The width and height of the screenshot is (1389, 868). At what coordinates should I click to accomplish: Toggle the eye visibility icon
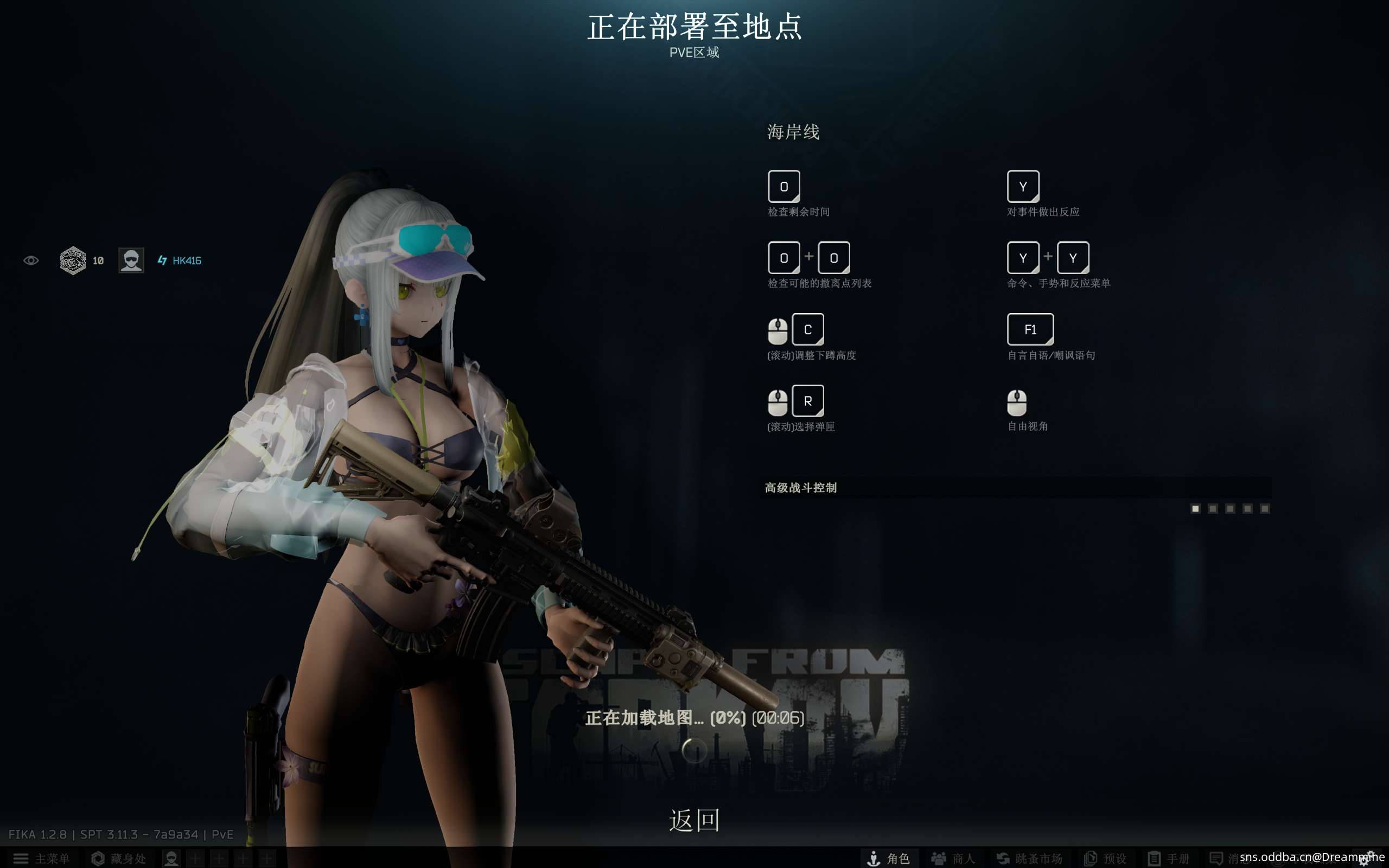(31, 260)
